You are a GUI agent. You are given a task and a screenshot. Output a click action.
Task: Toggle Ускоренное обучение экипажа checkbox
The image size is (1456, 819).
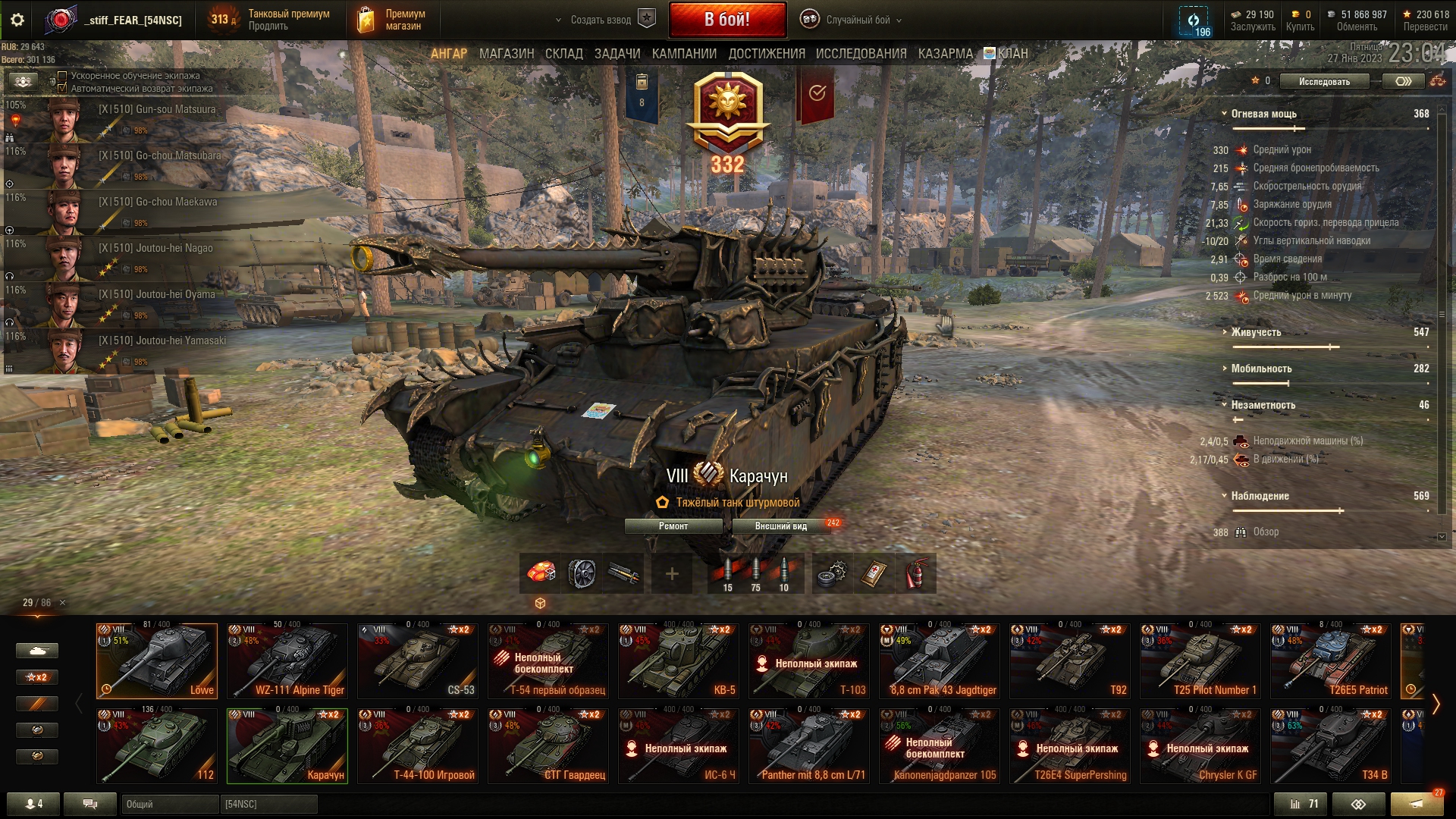[63, 76]
